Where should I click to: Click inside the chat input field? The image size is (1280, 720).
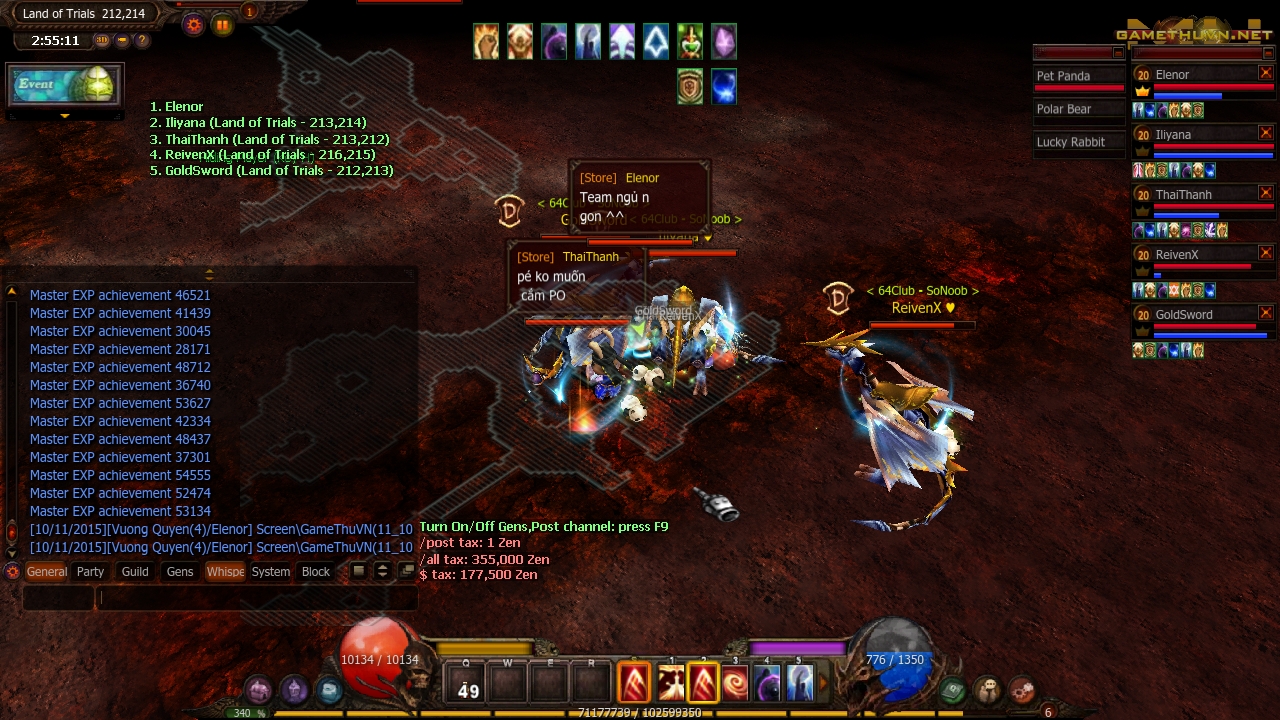tap(250, 598)
